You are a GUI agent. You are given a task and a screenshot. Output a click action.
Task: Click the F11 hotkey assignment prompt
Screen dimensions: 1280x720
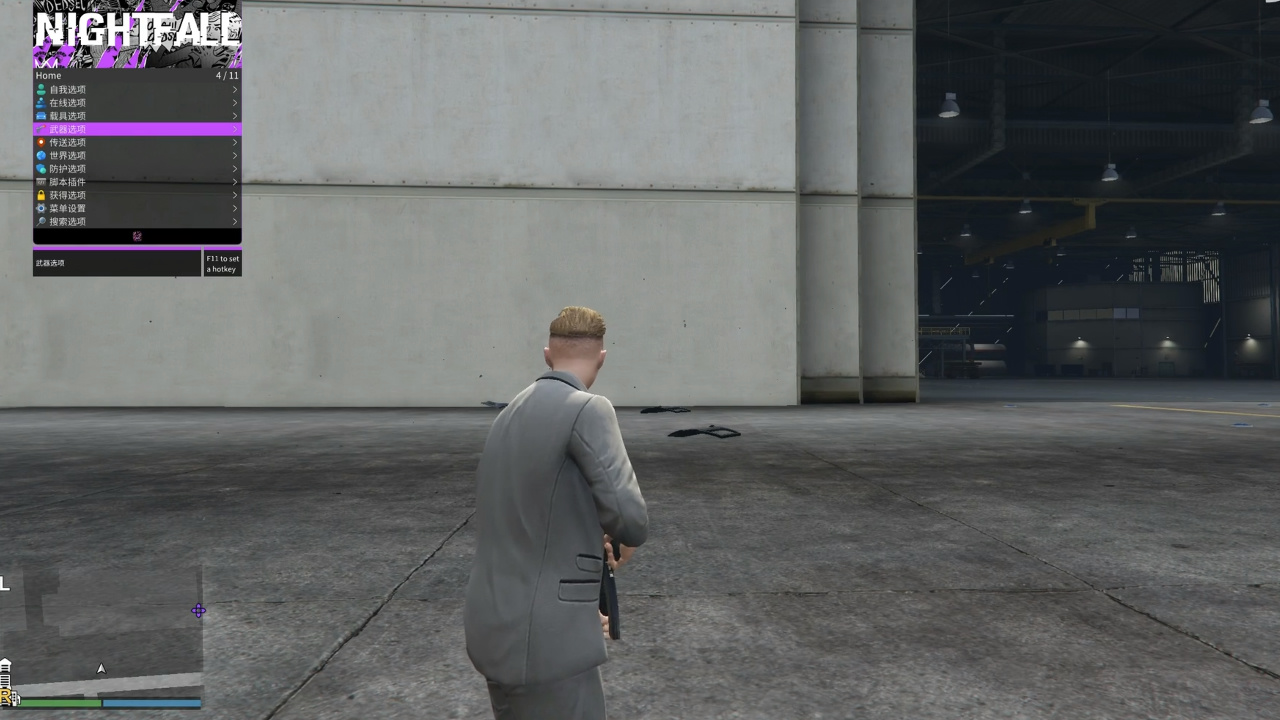coord(221,263)
